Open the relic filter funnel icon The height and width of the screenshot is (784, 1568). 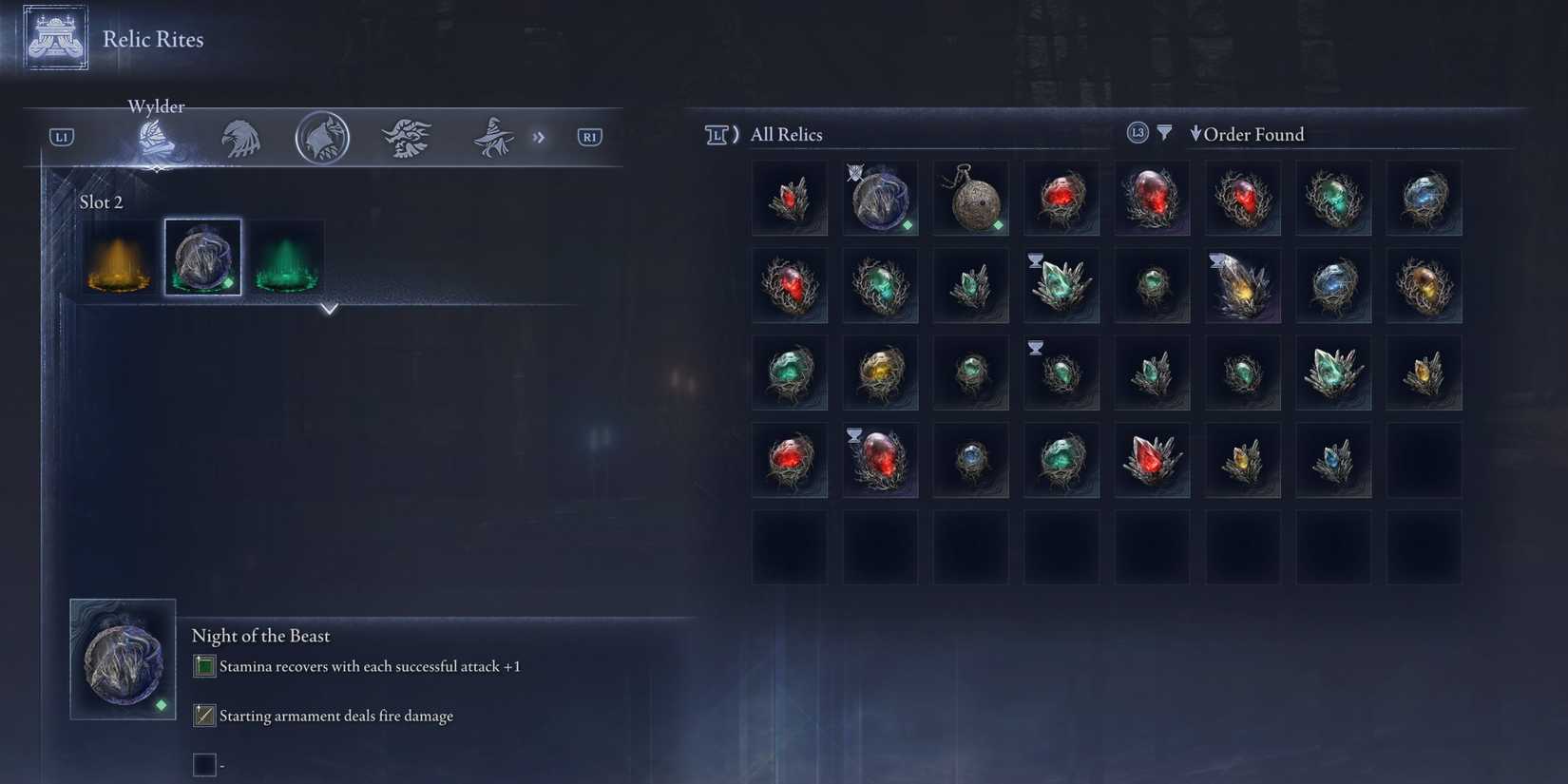pos(1165,133)
